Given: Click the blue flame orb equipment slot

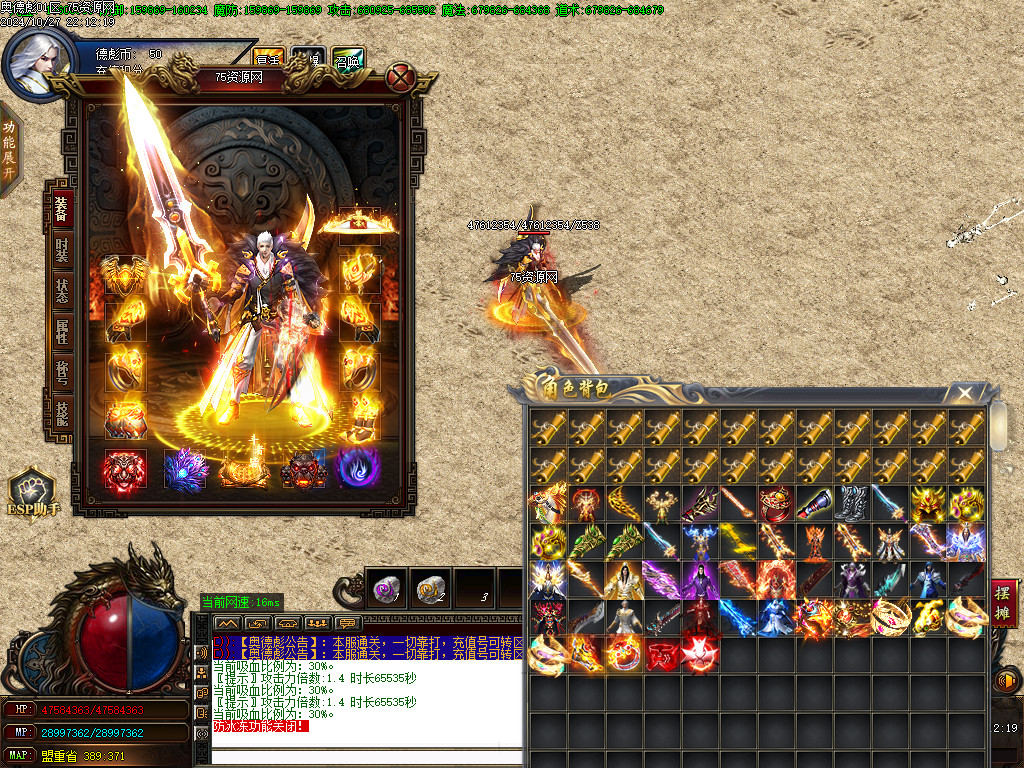Looking at the screenshot, I should tap(356, 468).
